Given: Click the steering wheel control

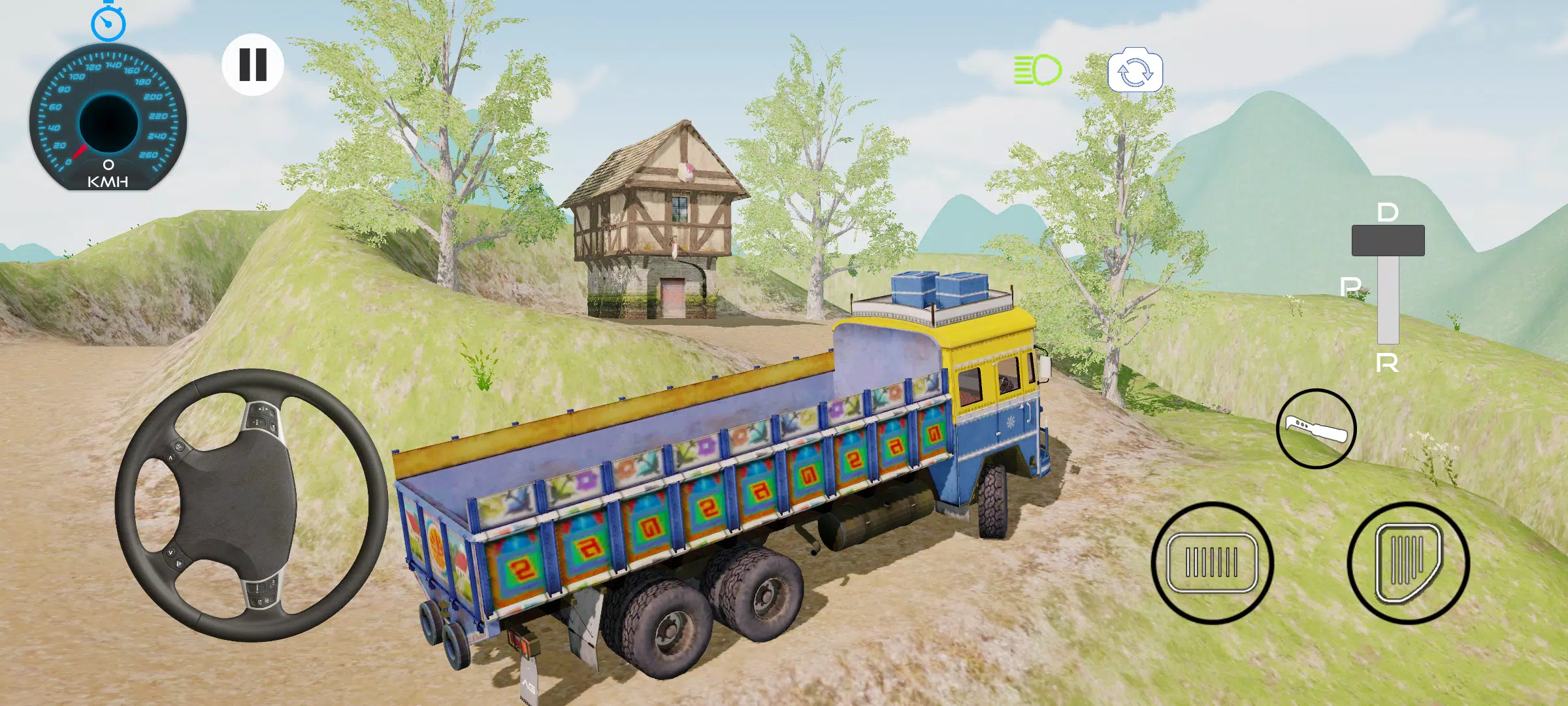Looking at the screenshot, I should 252,505.
